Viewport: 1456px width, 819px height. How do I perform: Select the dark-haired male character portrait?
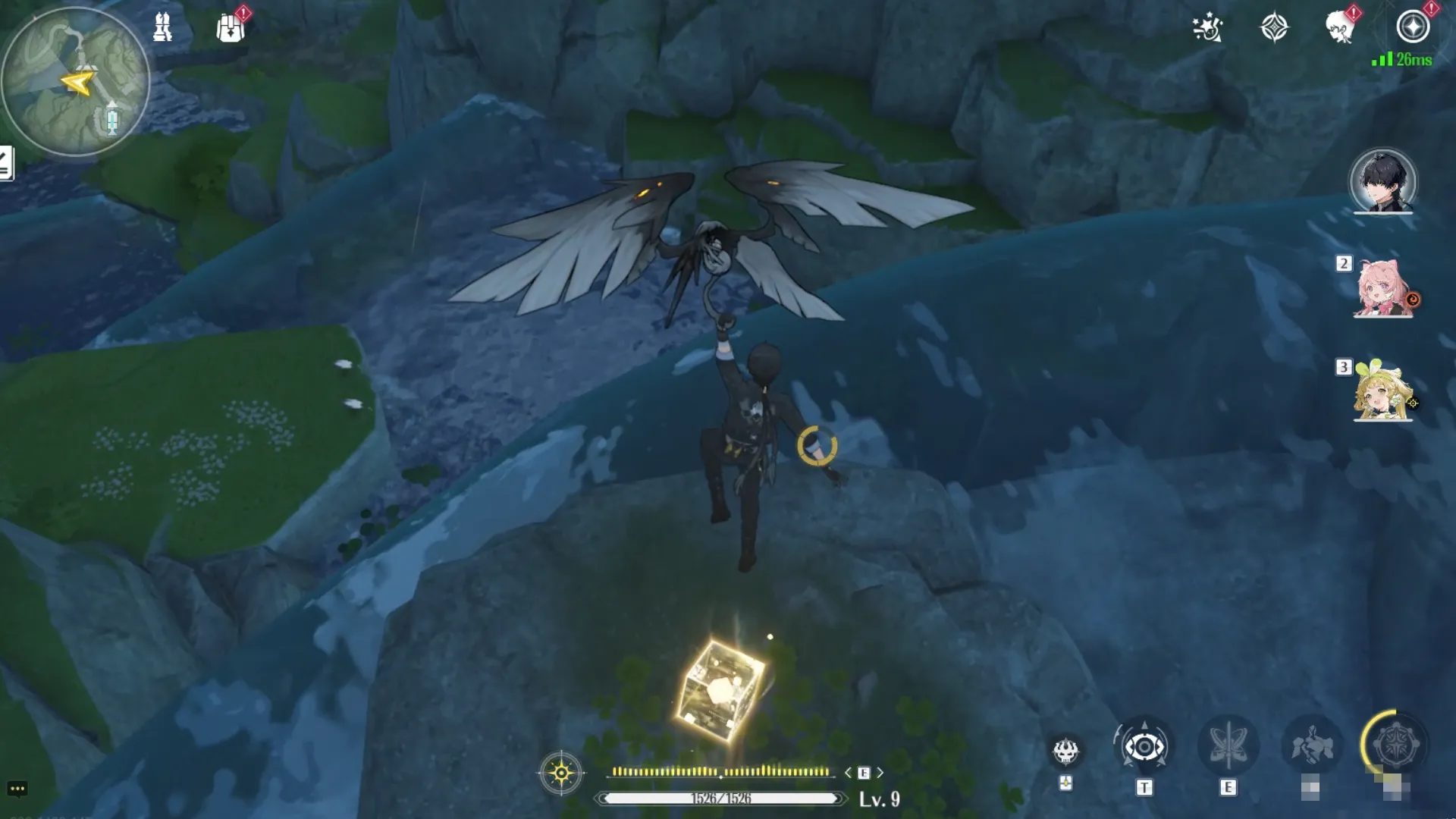coord(1382,182)
